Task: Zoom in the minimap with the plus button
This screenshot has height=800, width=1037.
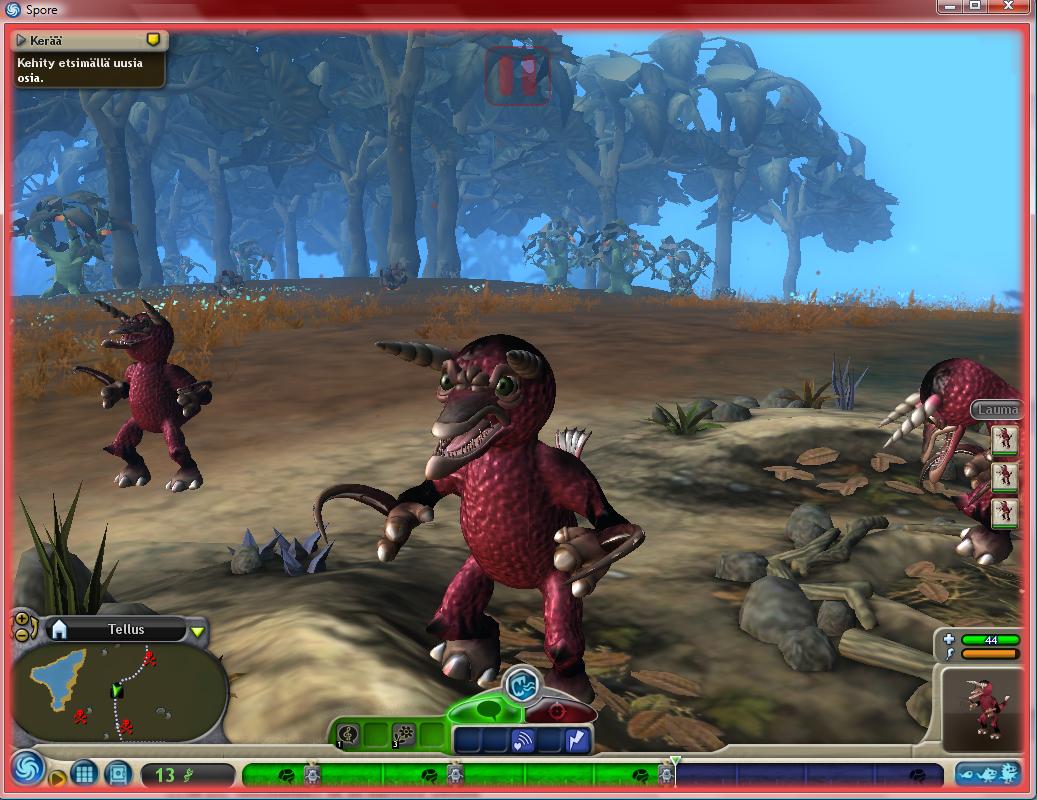Action: pos(21,619)
